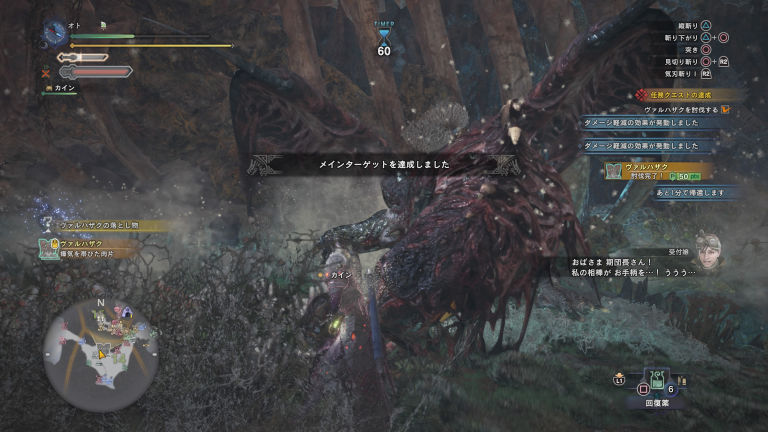This screenshot has height=432, width=768.
Task: Click the handler's portrait
Action: [710, 254]
